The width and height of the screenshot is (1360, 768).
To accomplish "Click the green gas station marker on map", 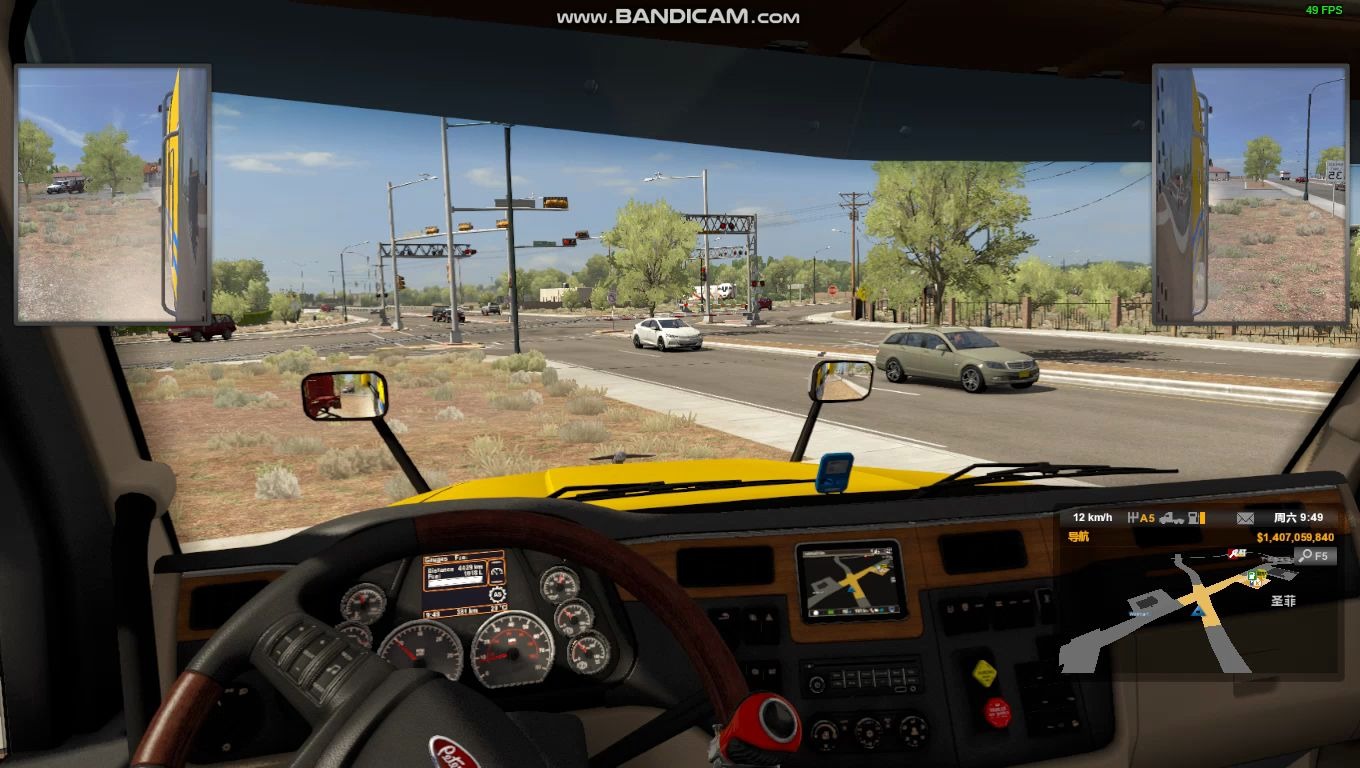I will 1253,577.
